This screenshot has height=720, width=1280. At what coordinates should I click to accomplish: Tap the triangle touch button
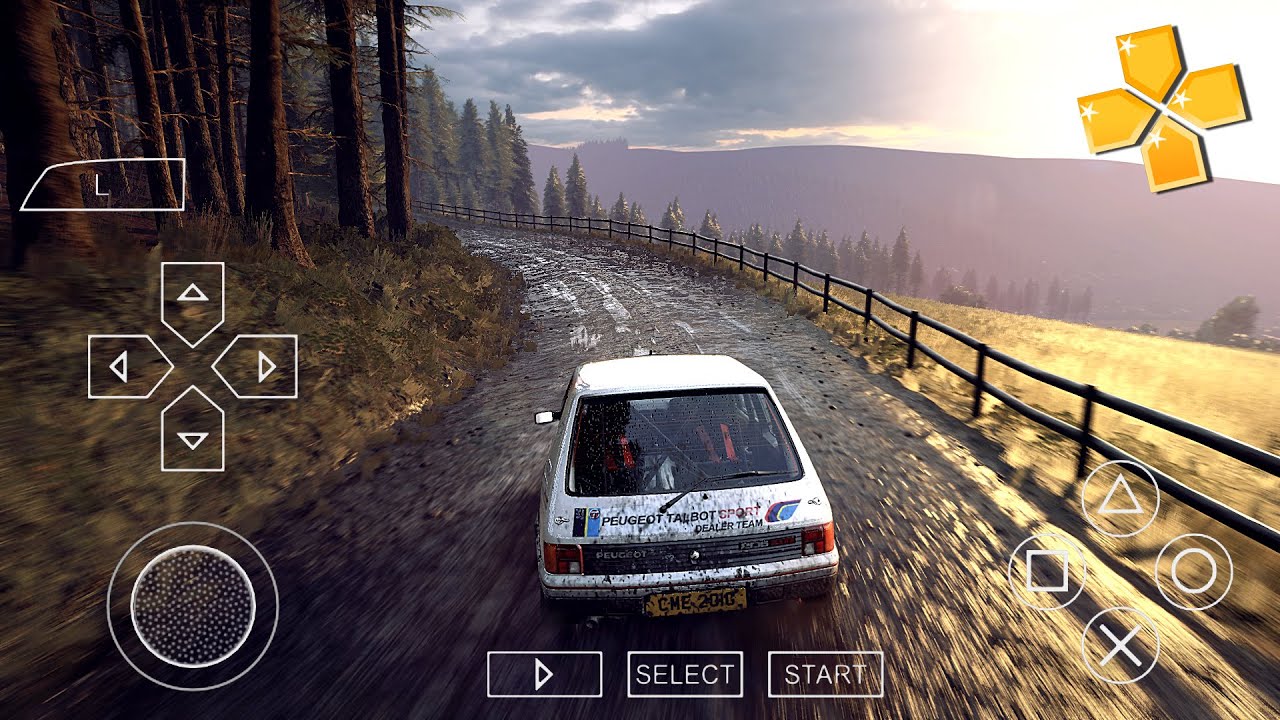click(x=1120, y=498)
